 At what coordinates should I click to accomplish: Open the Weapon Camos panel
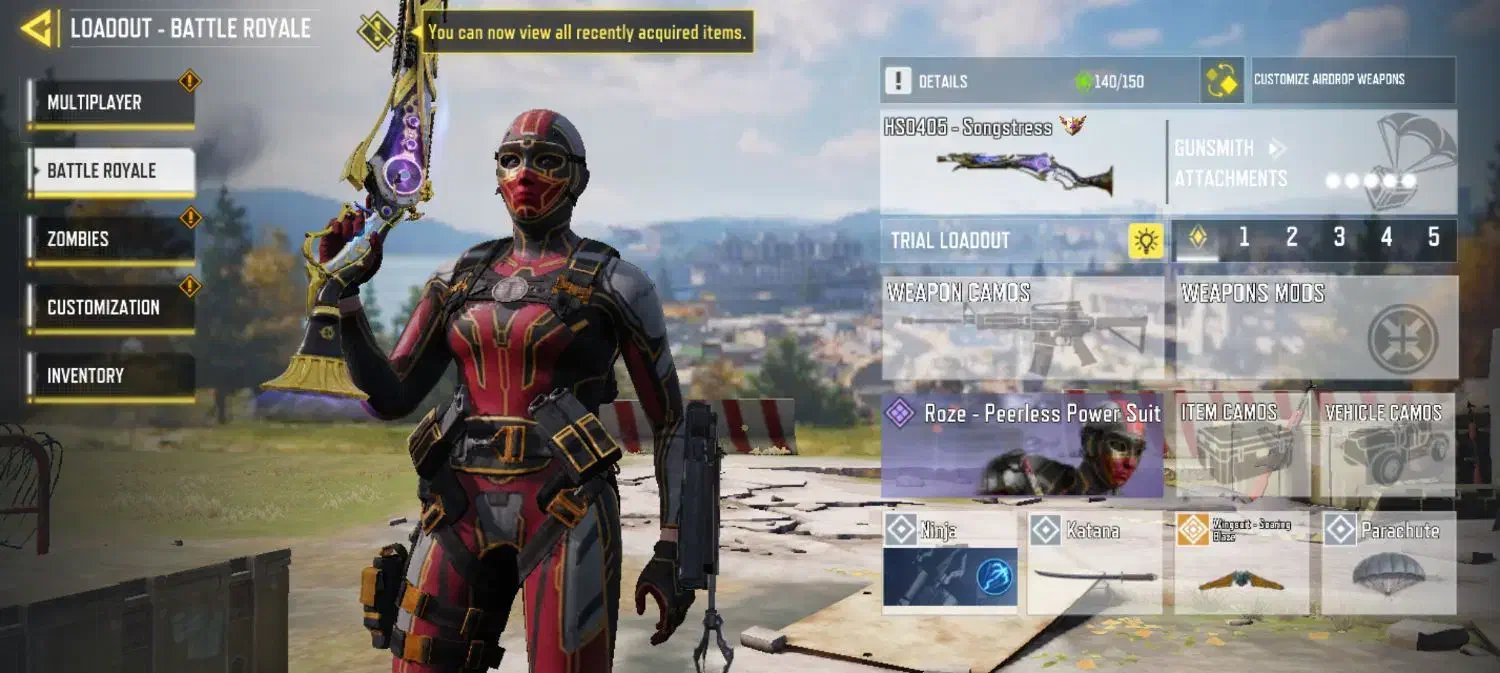(1022, 329)
